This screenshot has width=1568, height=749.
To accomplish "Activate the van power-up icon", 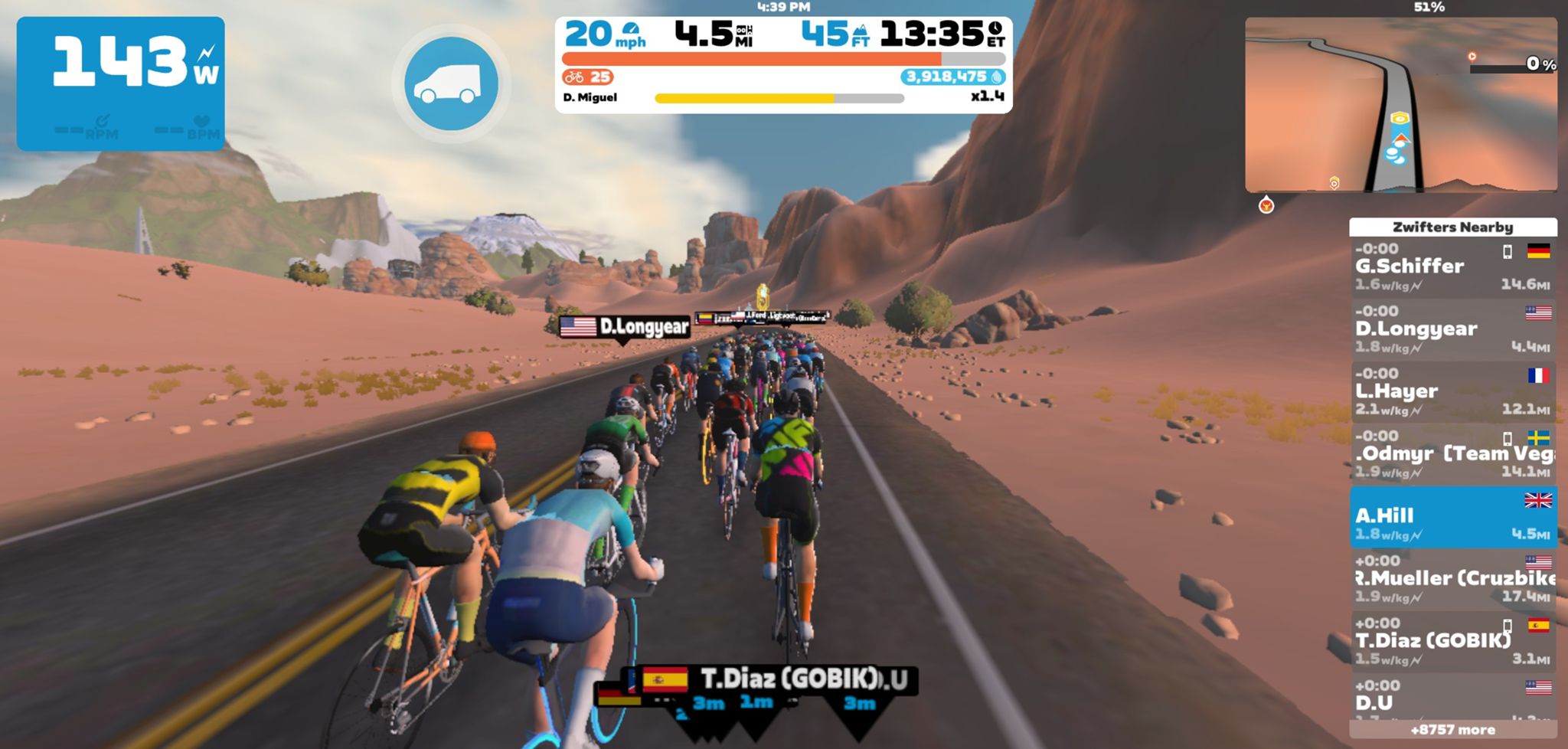I will [451, 83].
